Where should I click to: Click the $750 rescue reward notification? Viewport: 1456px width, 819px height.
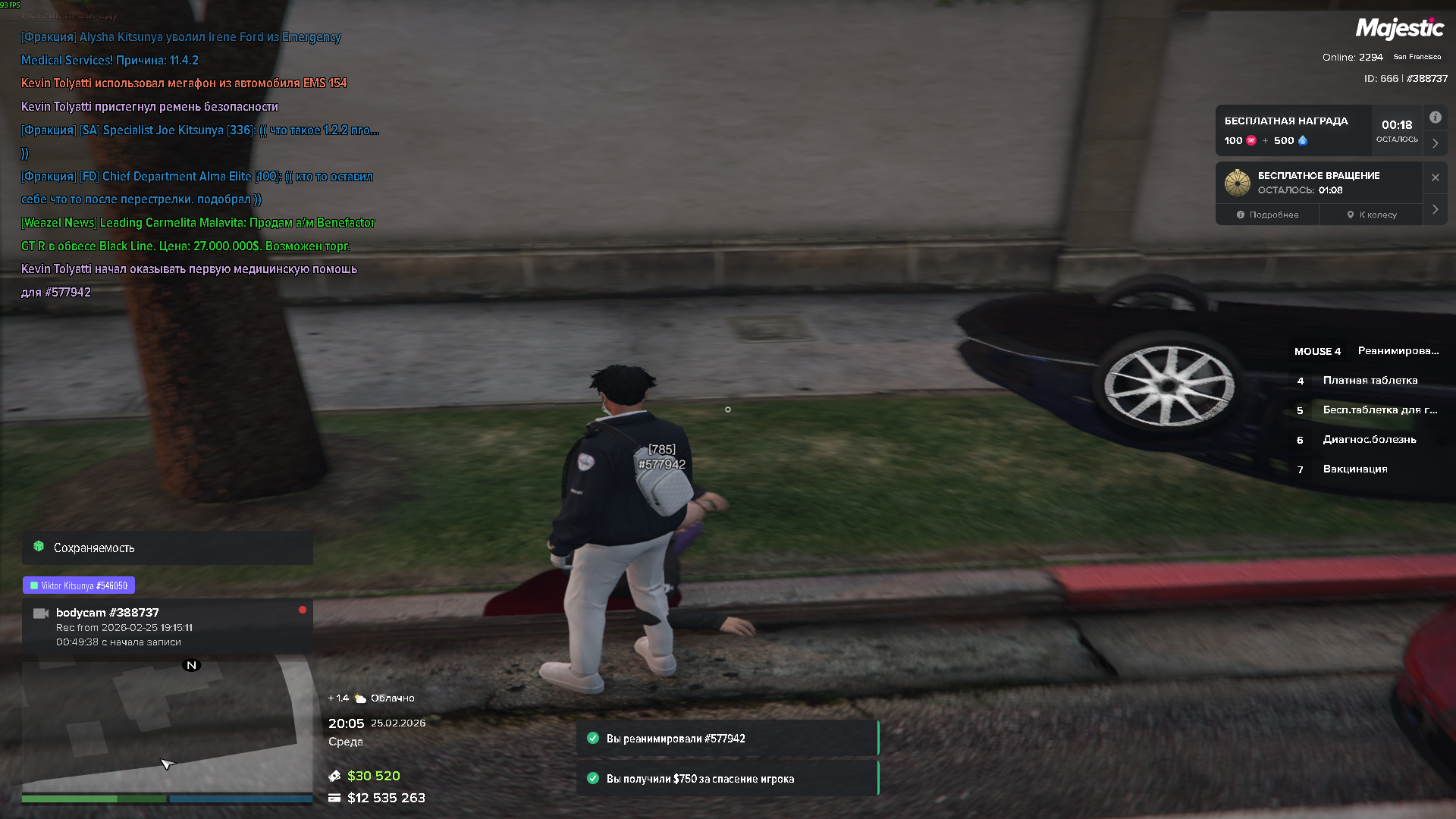click(x=726, y=779)
